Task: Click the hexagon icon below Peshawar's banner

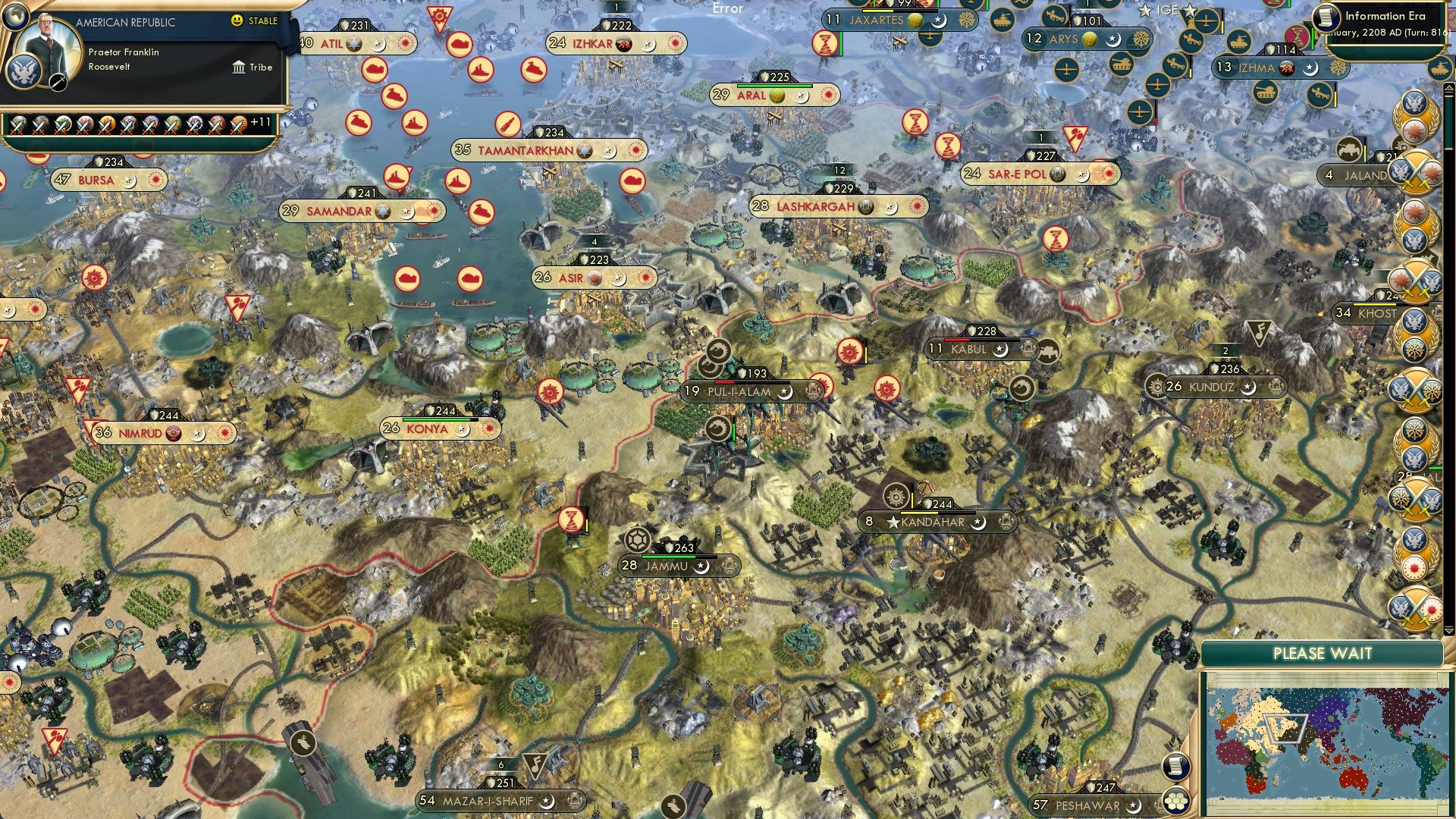Action: 1175,801
